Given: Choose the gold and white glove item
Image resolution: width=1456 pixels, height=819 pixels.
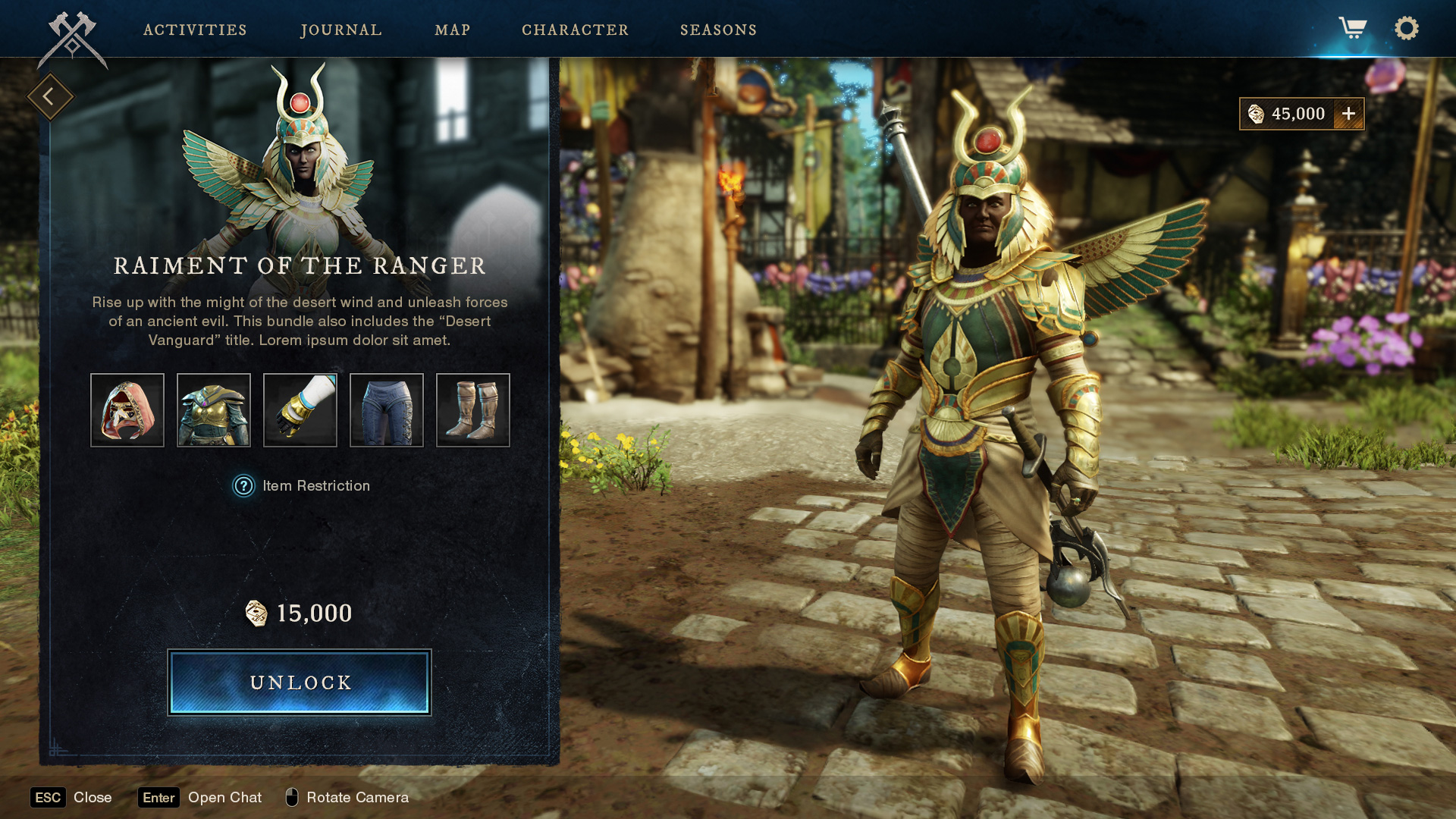Looking at the screenshot, I should (x=300, y=410).
